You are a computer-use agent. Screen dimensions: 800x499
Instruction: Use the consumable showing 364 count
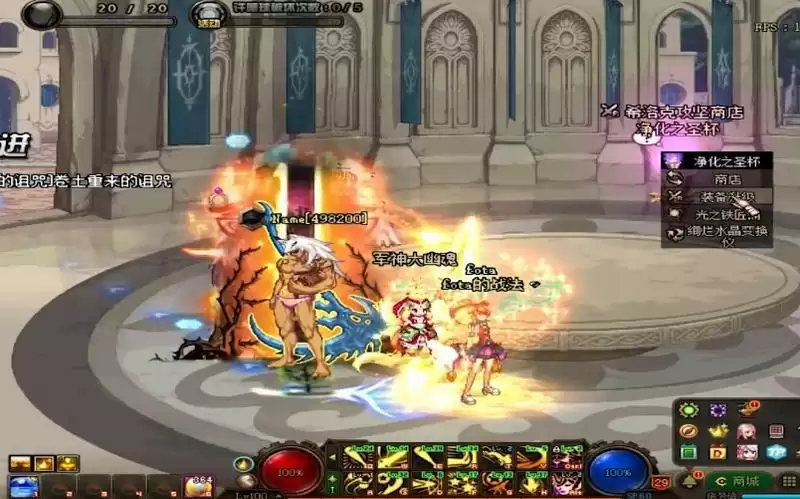coord(198,487)
